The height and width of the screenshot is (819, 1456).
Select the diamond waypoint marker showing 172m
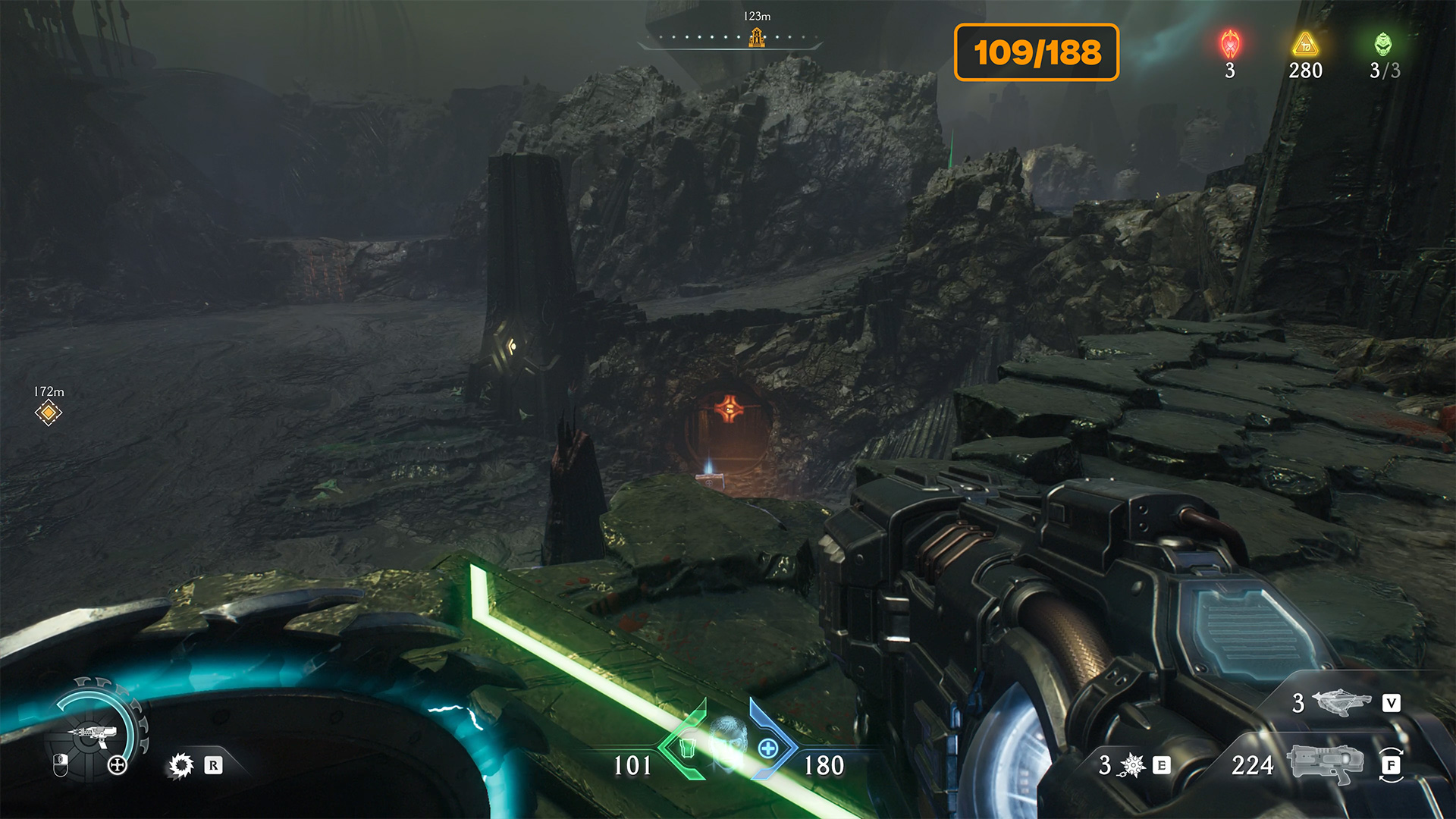(49, 413)
